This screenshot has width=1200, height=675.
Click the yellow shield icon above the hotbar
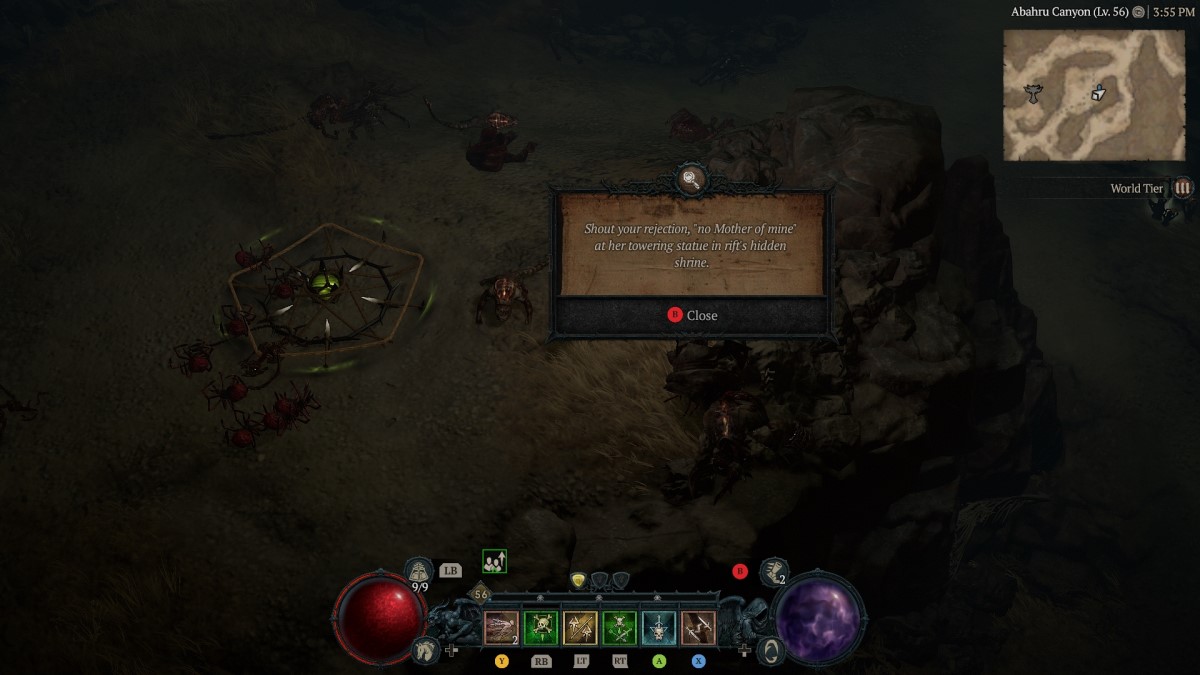click(x=578, y=580)
